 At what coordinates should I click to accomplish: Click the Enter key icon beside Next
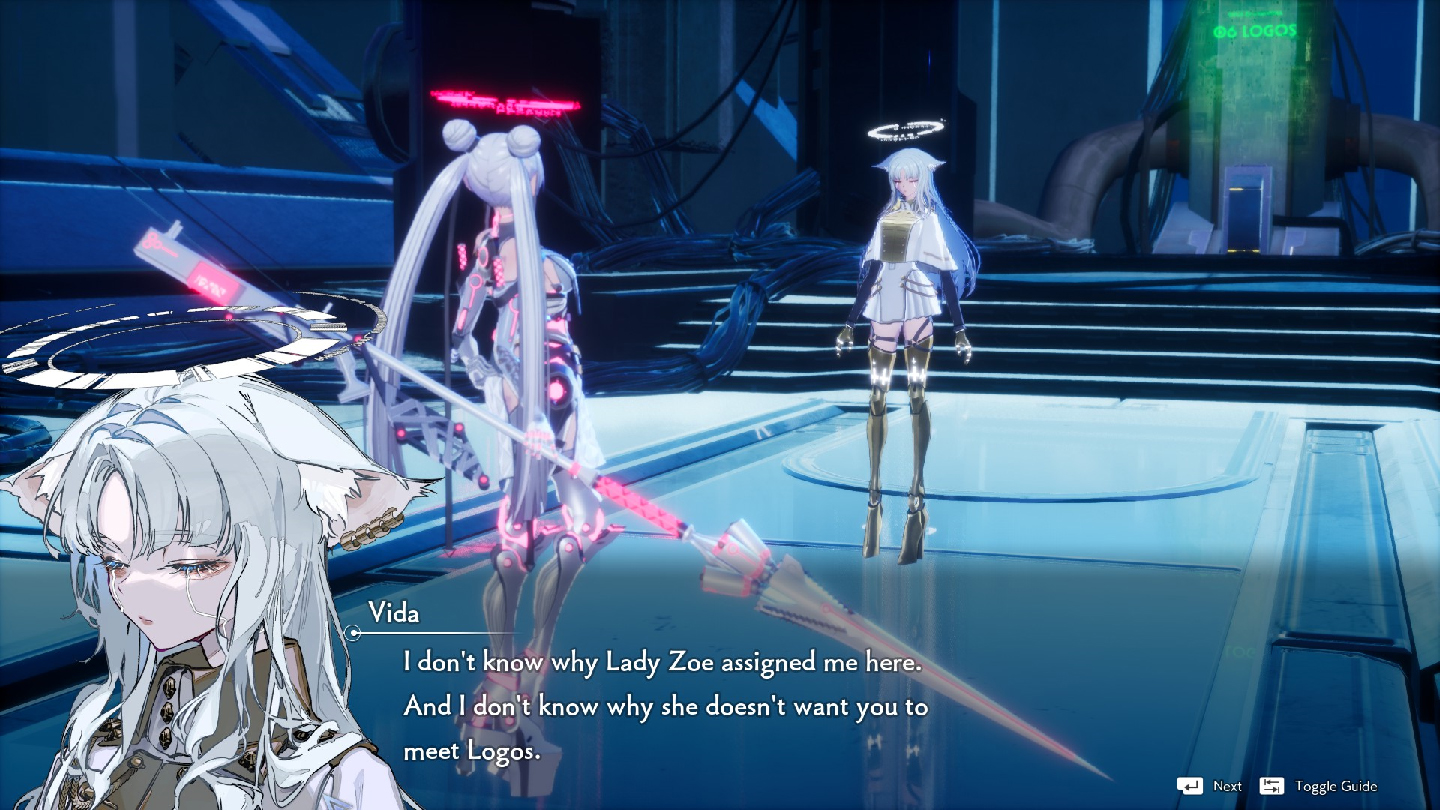tap(1190, 786)
